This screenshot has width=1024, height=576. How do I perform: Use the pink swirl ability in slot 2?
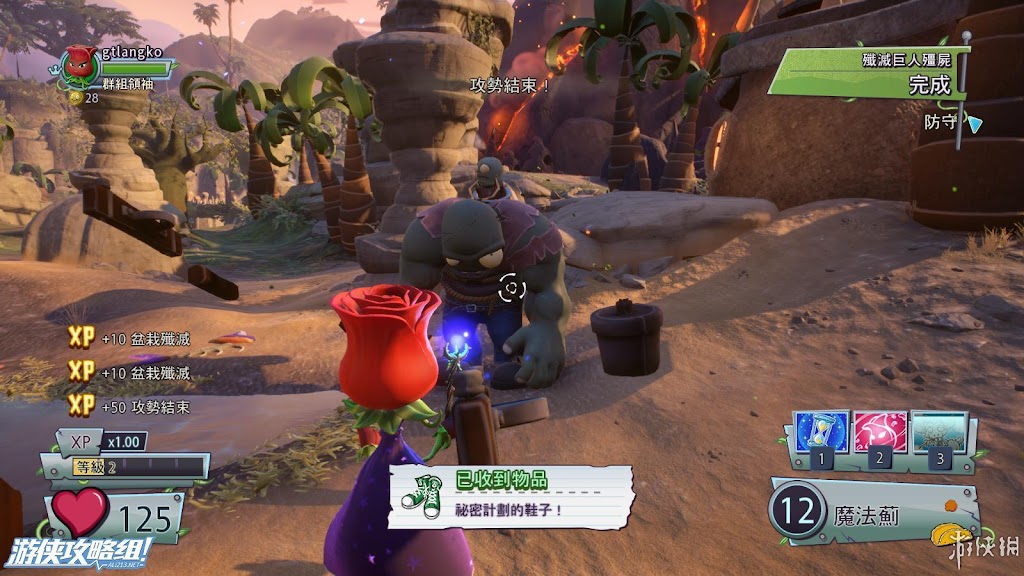880,432
